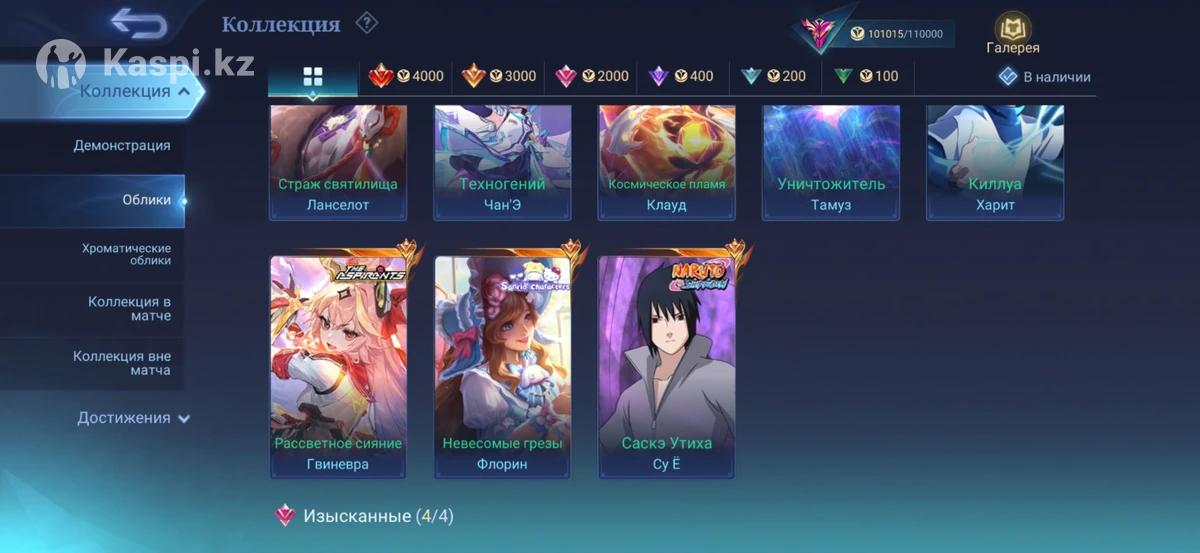The image size is (1200, 553).
Task: Select Флорин's Невесомые грезы skin card
Action: pos(502,367)
